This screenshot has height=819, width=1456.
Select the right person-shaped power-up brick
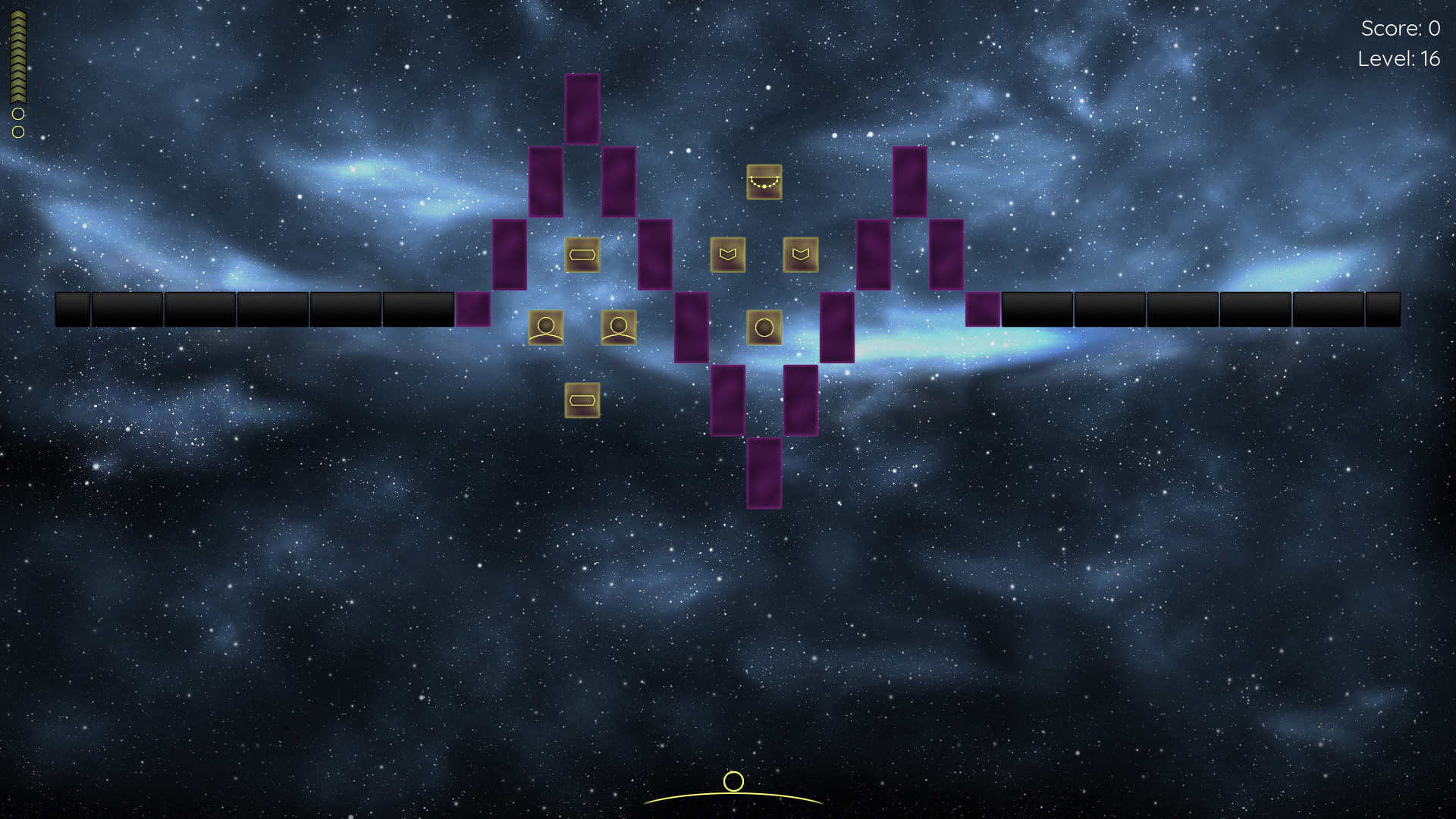(x=618, y=328)
